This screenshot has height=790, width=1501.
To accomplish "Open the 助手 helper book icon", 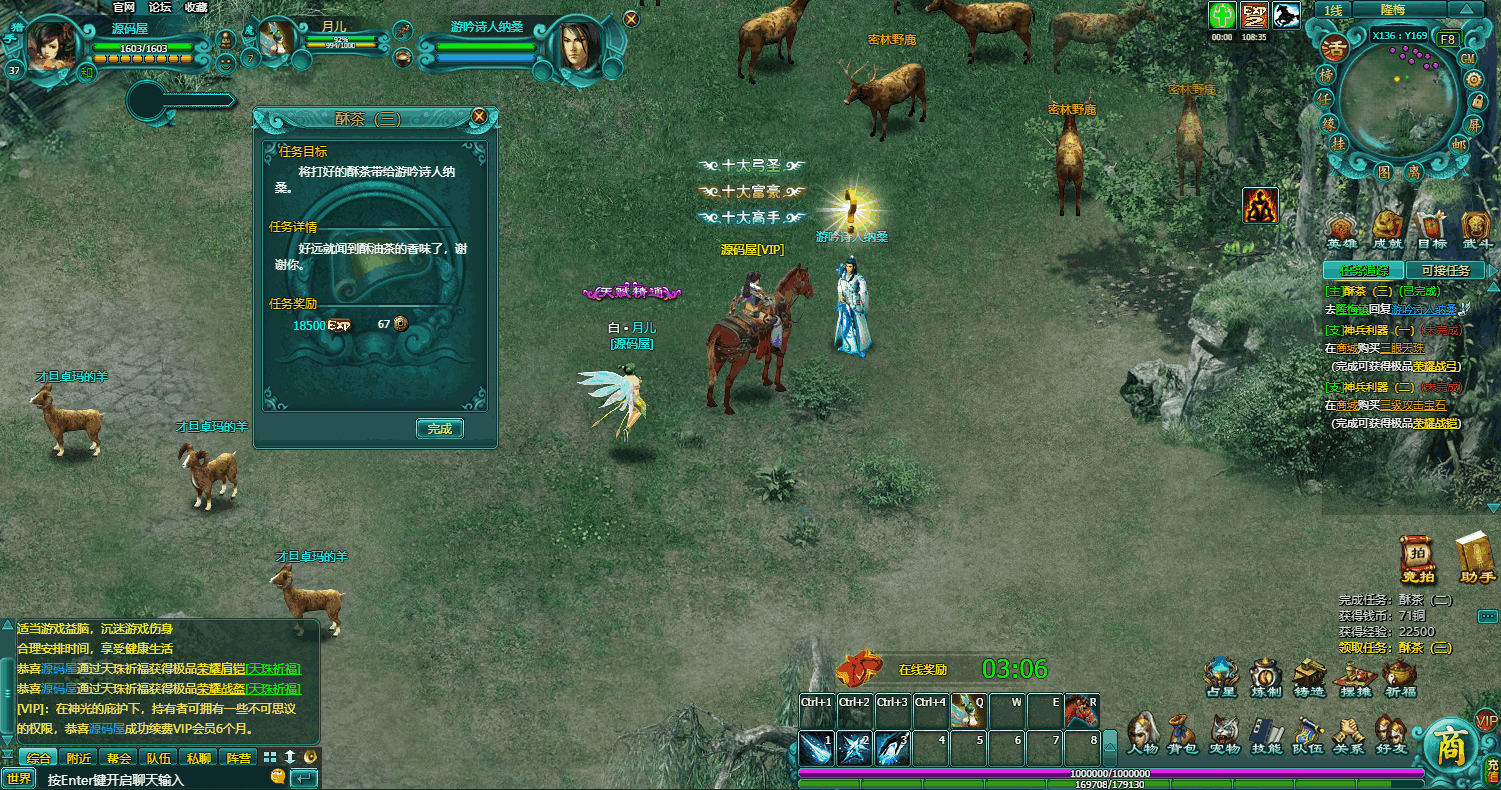I will coord(1476,560).
